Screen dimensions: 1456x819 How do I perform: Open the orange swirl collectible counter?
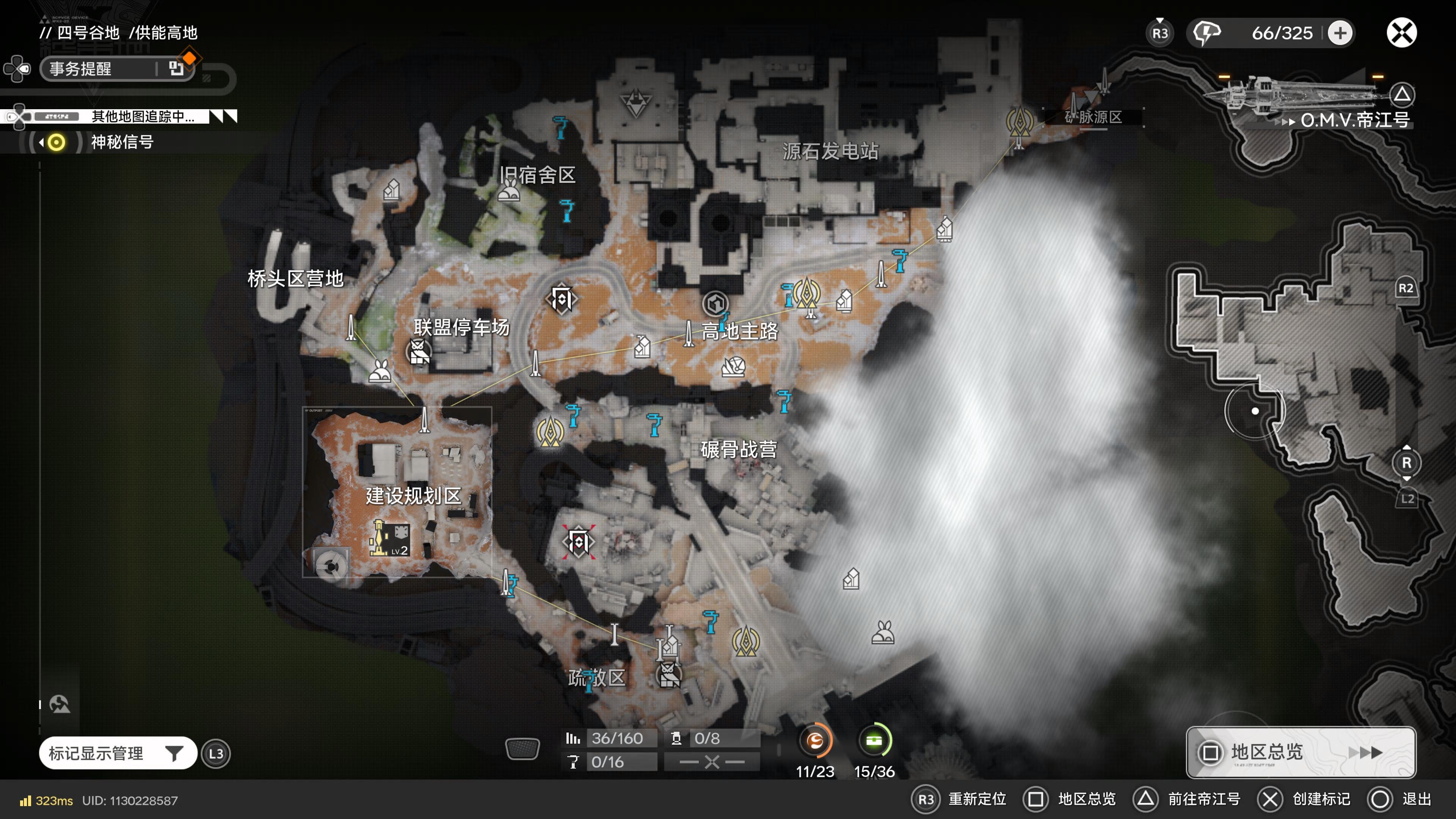[814, 741]
